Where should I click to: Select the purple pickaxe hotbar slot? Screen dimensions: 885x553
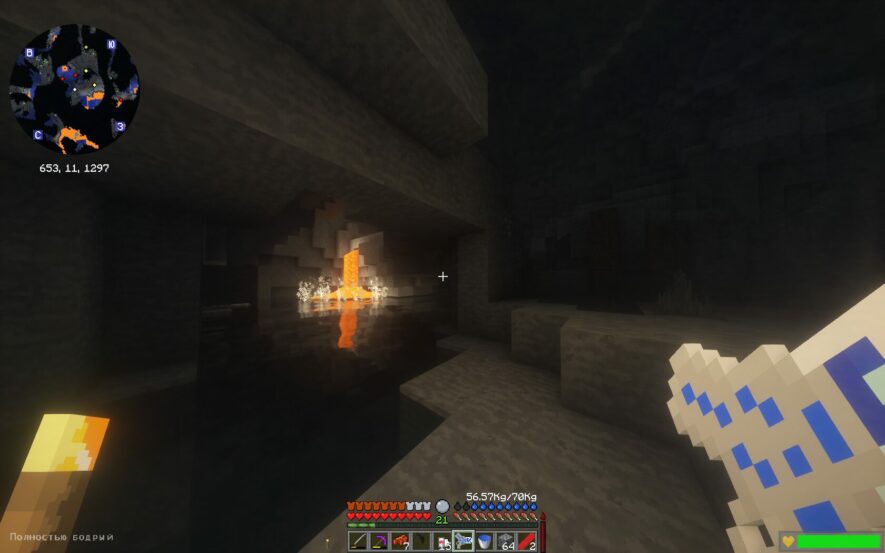(379, 541)
